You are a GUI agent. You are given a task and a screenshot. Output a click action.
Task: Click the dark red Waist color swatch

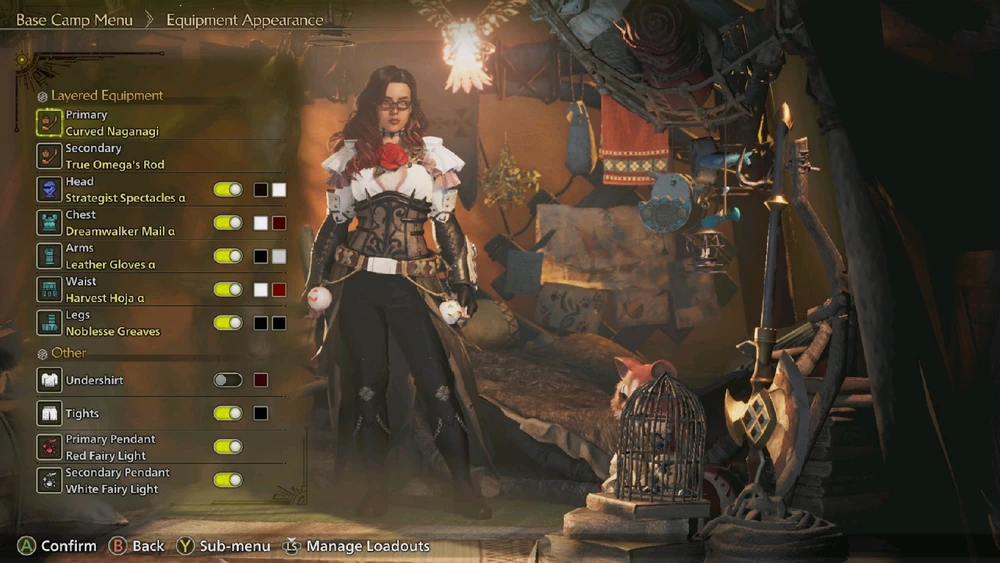pyautogui.click(x=279, y=290)
